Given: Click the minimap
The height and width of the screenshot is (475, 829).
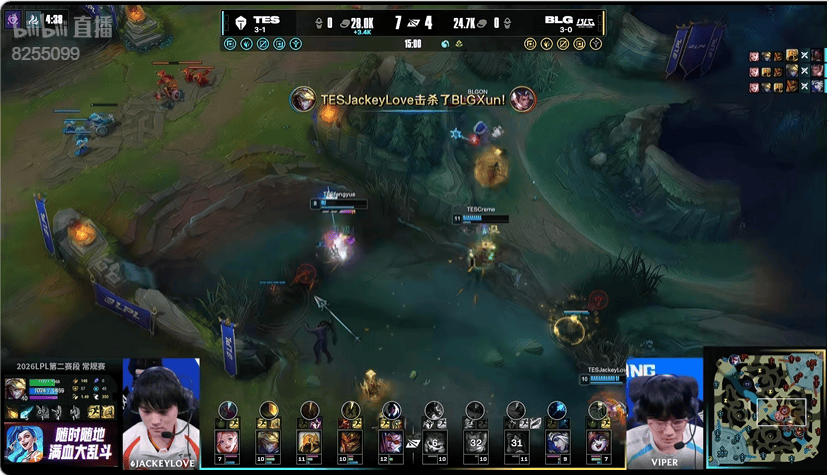Looking at the screenshot, I should point(766,410).
